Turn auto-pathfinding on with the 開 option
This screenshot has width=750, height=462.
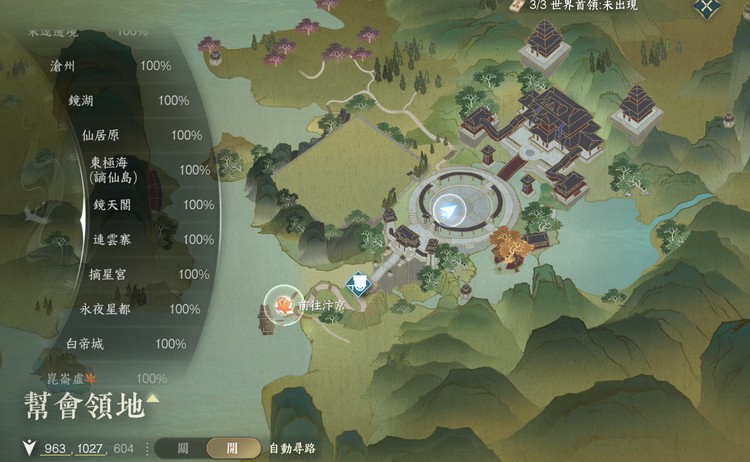(232, 449)
